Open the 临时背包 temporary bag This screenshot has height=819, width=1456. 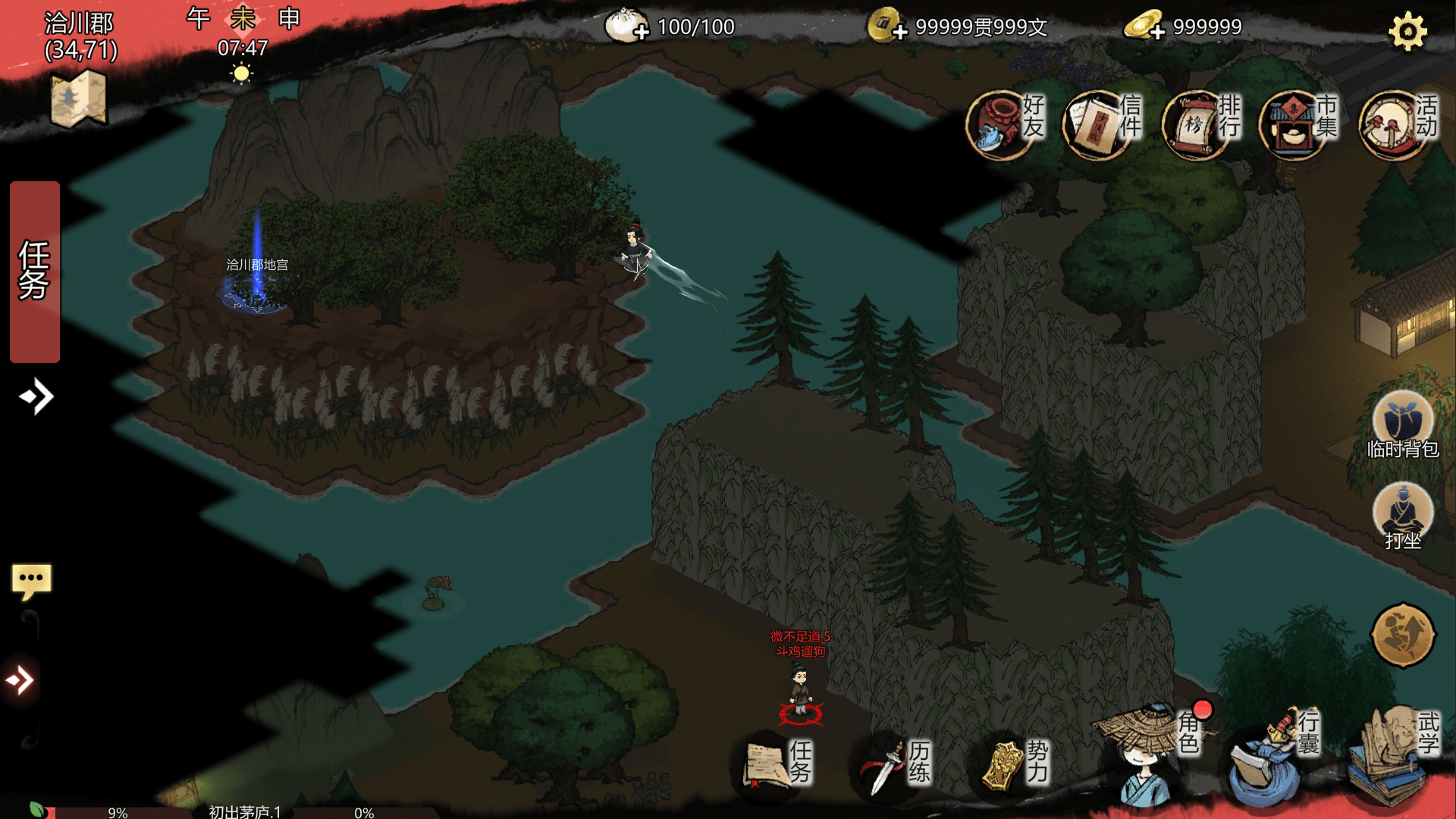1402,423
